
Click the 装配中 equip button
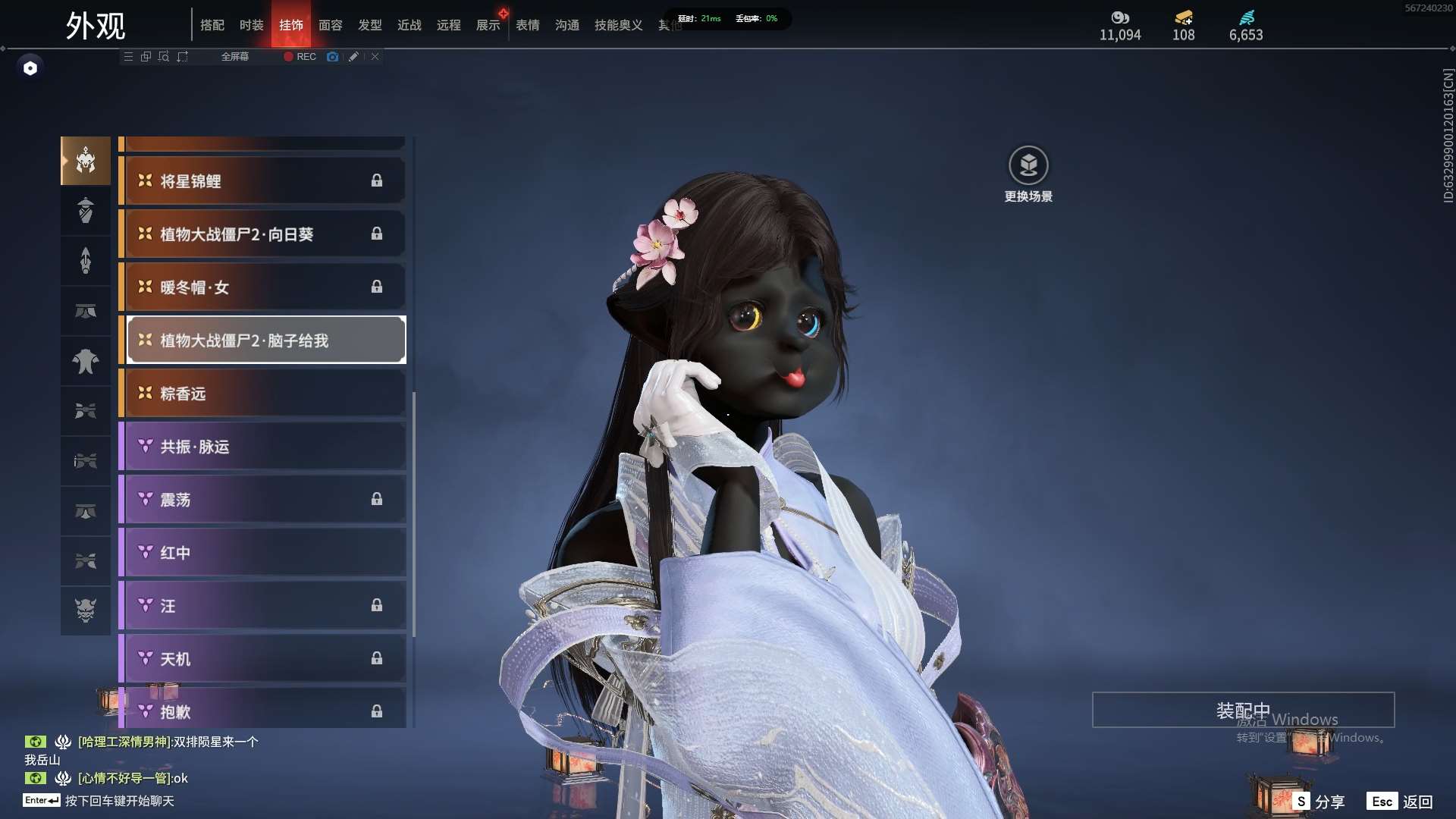pyautogui.click(x=1242, y=711)
